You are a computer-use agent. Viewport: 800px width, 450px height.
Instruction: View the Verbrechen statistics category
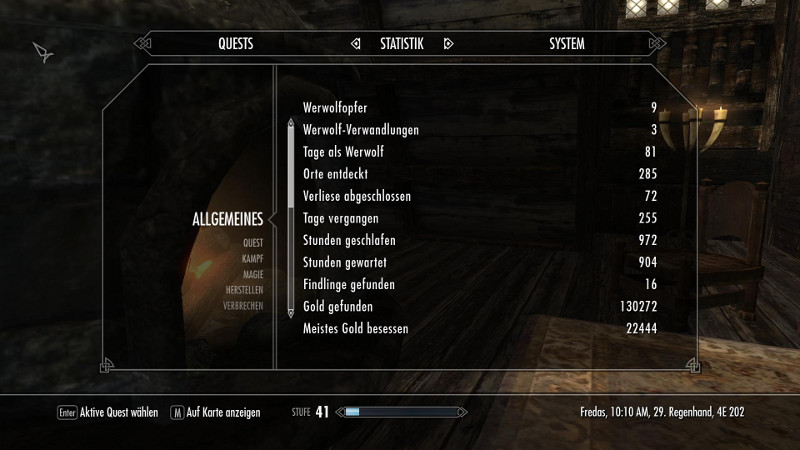pyautogui.click(x=243, y=306)
